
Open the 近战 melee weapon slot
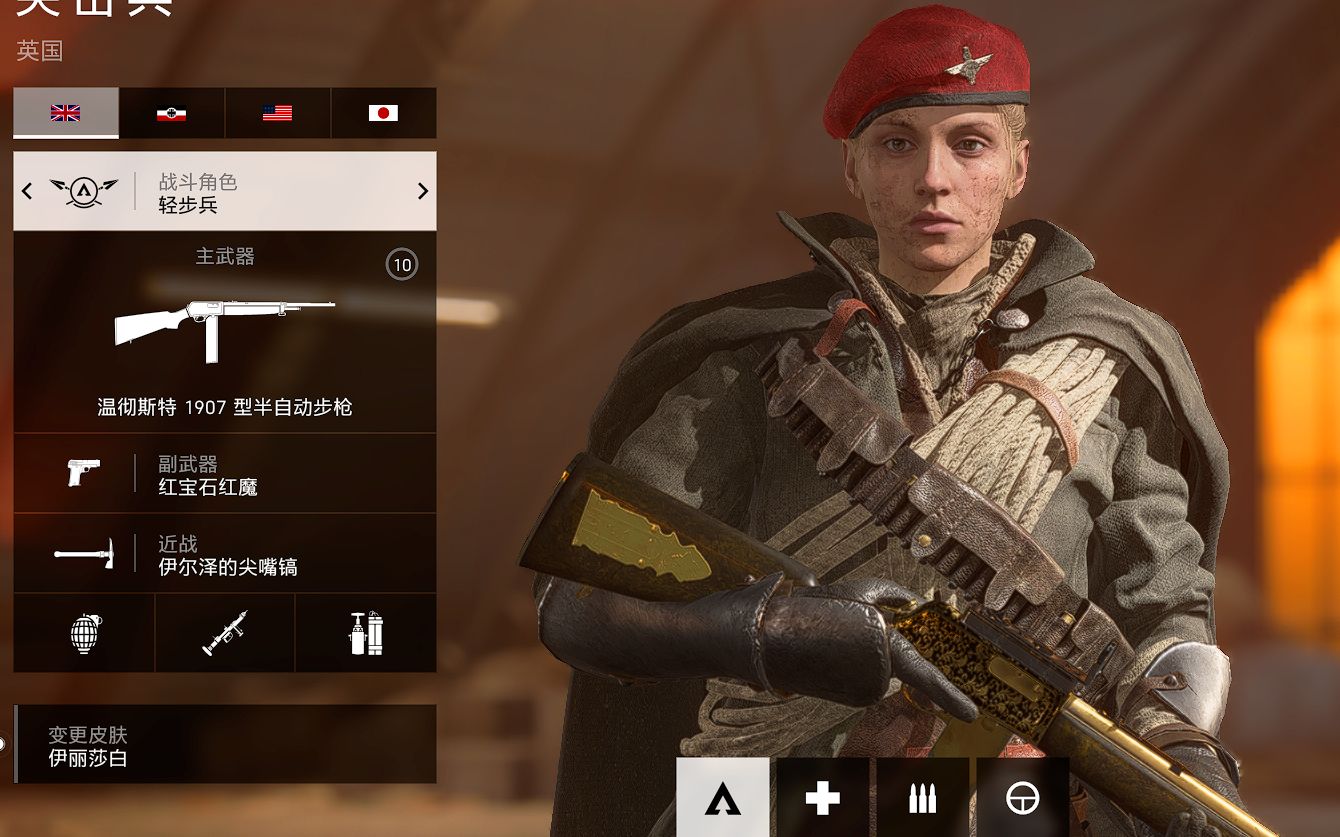coord(224,554)
